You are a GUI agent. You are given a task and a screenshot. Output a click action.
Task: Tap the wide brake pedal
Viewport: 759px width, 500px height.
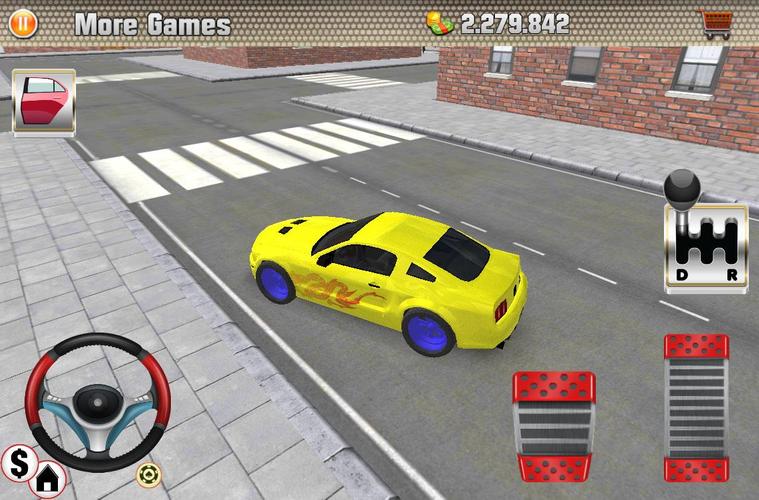(553, 426)
